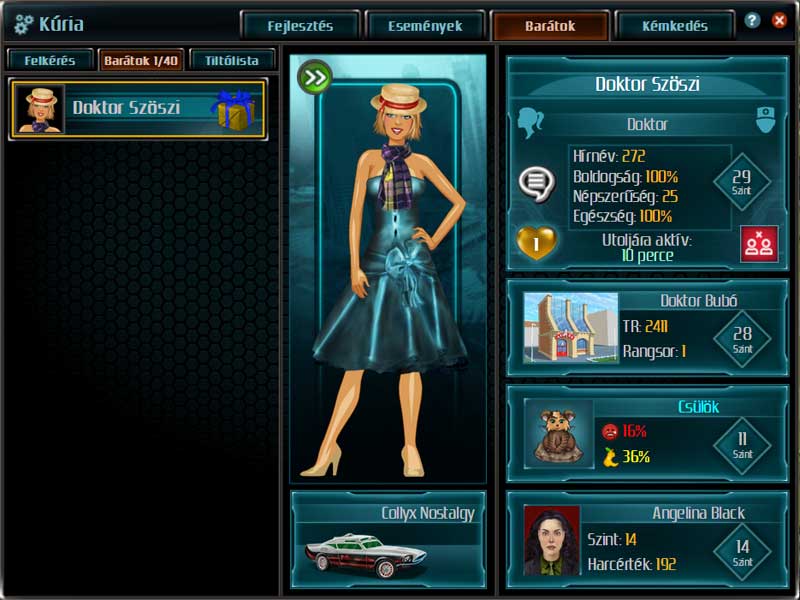The height and width of the screenshot is (600, 800).
Task: Open the Doktor Bubó building panel
Action: (x=570, y=328)
